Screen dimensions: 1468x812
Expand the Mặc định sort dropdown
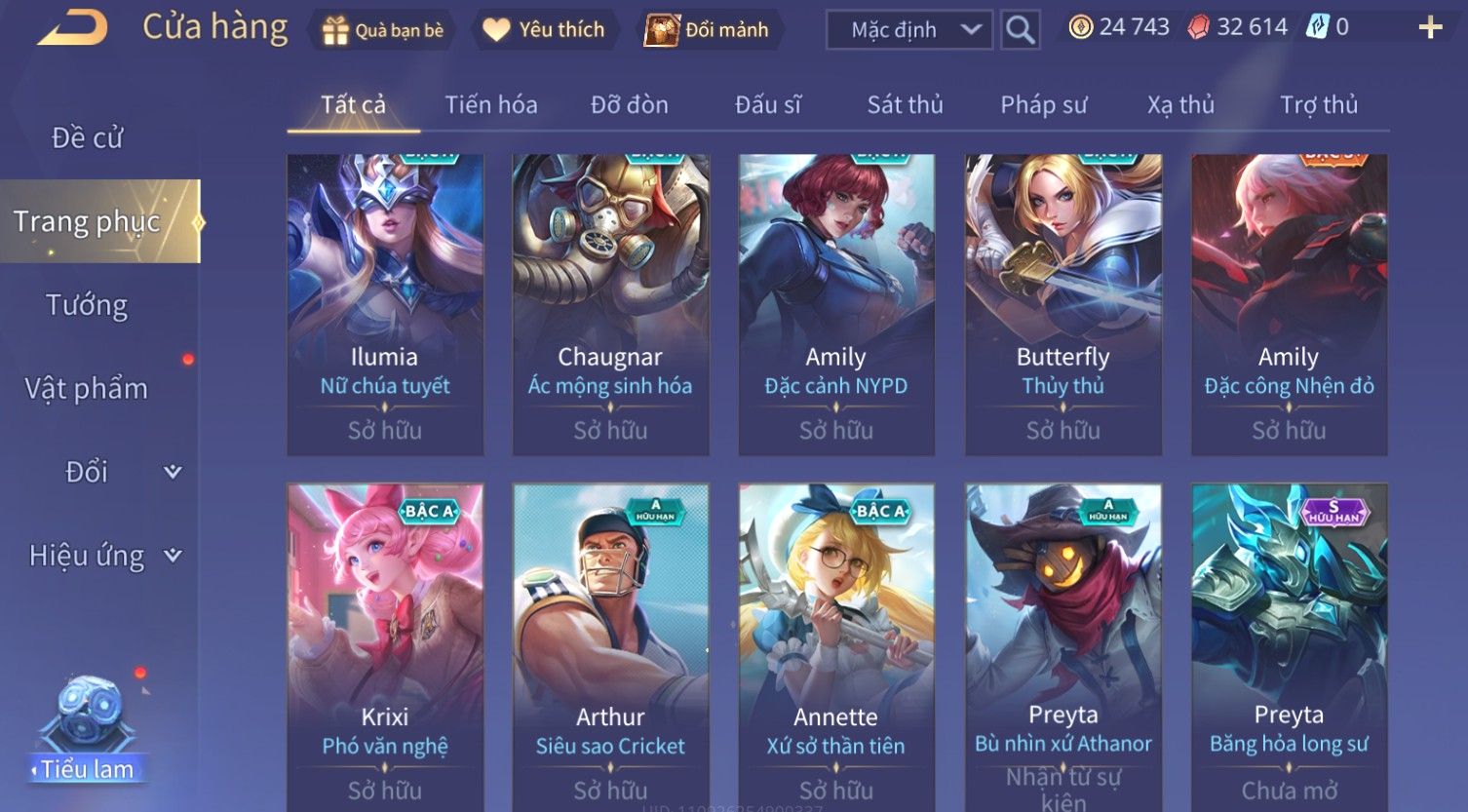pyautogui.click(x=908, y=30)
